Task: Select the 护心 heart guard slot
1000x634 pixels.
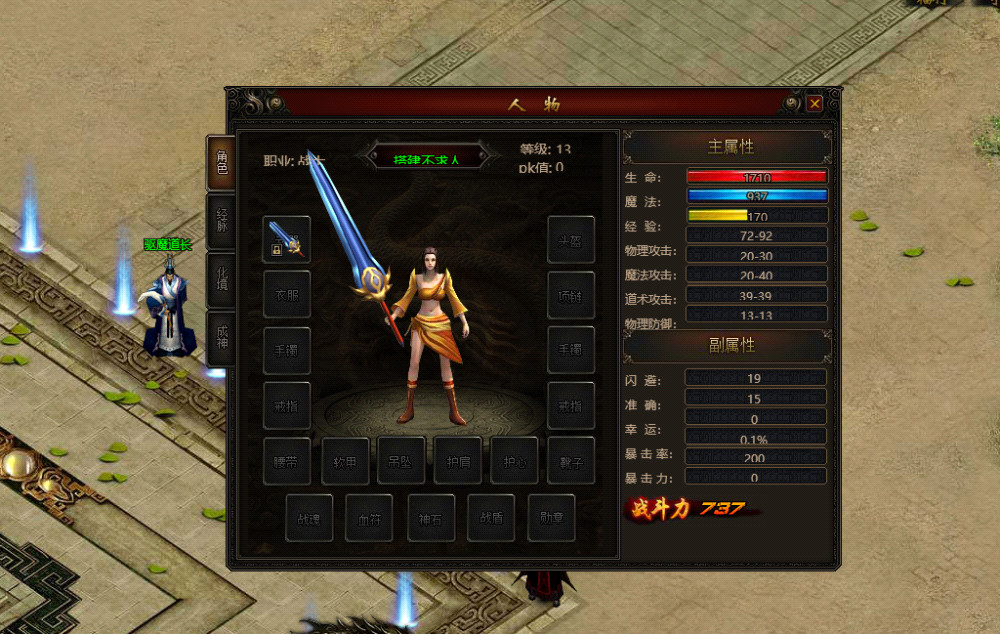Action: (514, 461)
